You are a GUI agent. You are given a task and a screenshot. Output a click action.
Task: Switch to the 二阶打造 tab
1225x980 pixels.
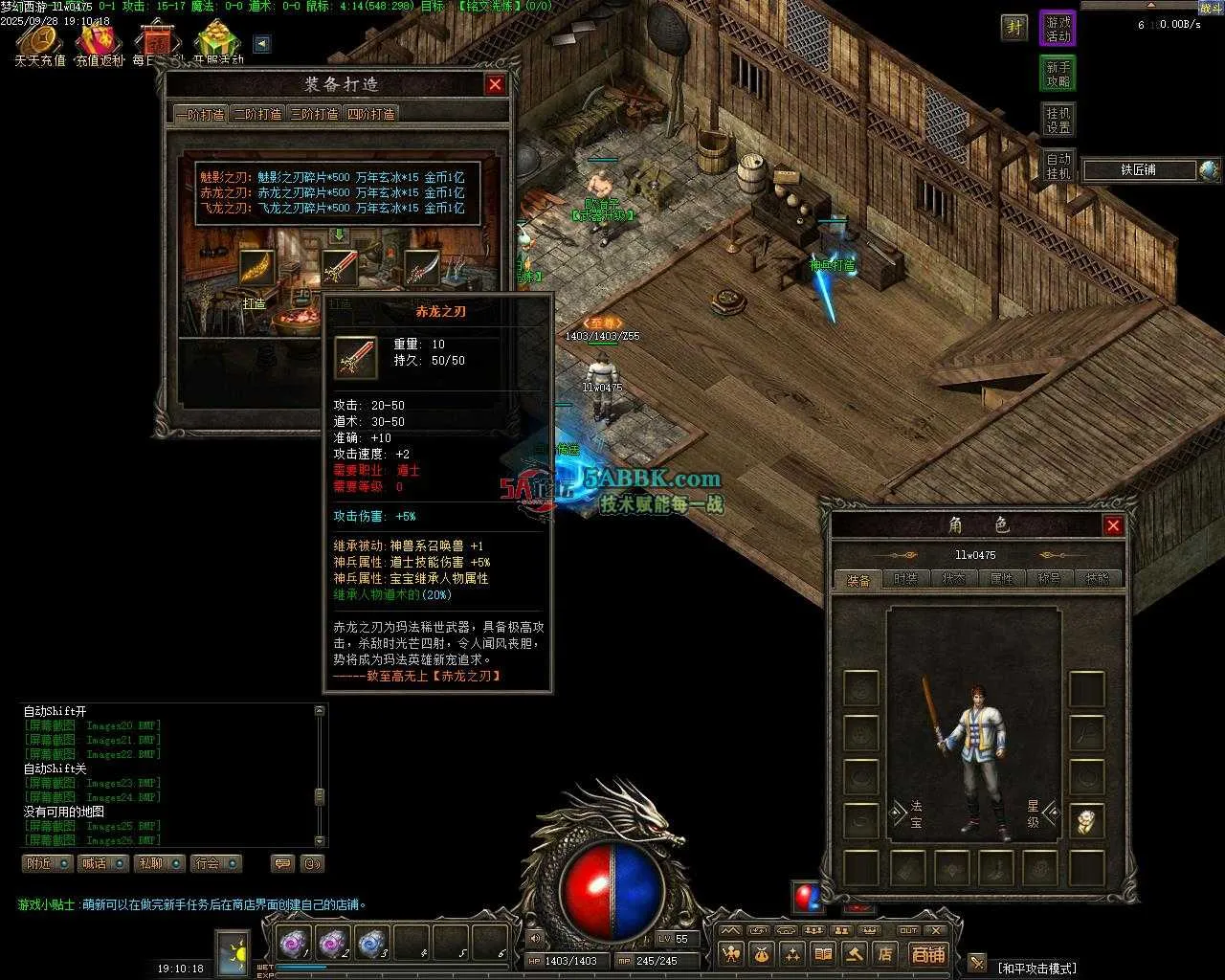[x=258, y=114]
